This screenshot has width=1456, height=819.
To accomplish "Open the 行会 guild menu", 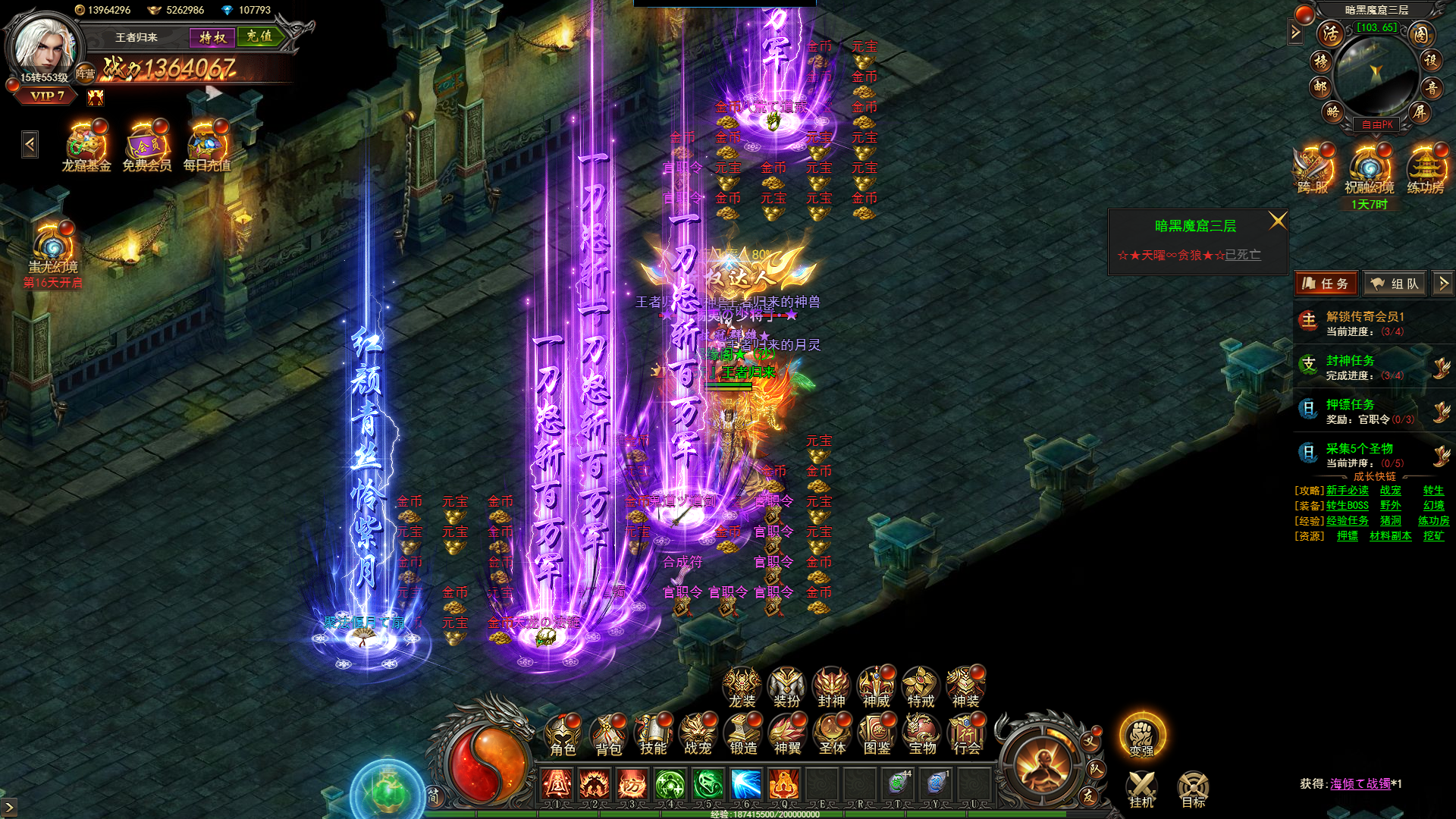I will click(x=967, y=736).
